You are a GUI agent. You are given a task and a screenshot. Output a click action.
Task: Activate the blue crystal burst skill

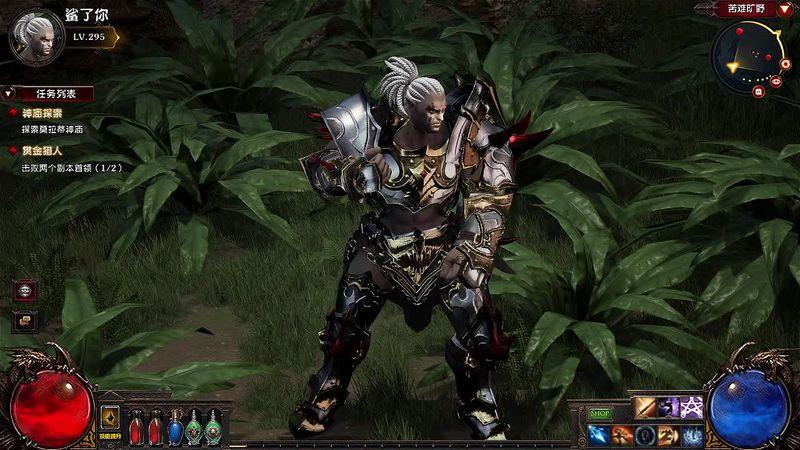click(x=693, y=434)
